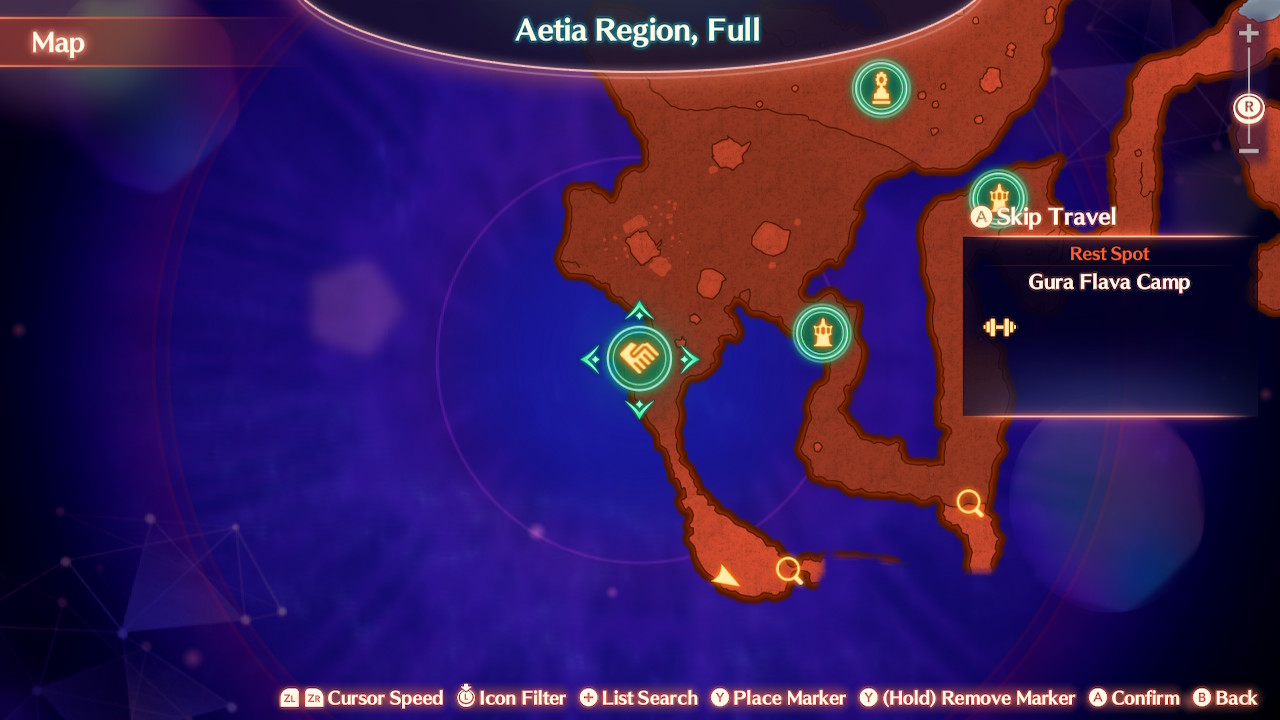The width and height of the screenshot is (1280, 720).
Task: Click the dumbbell icon in Rest Spot panel
Action: 998,327
